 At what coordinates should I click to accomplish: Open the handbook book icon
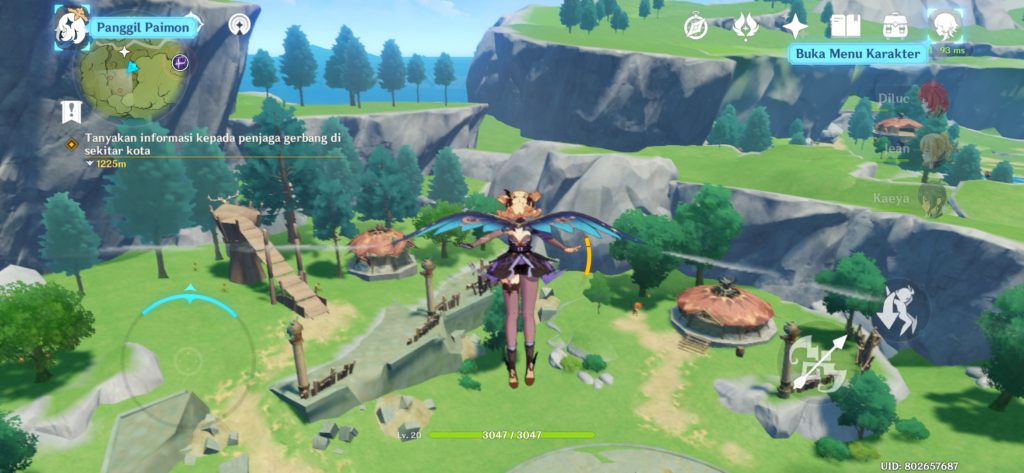coord(845,26)
